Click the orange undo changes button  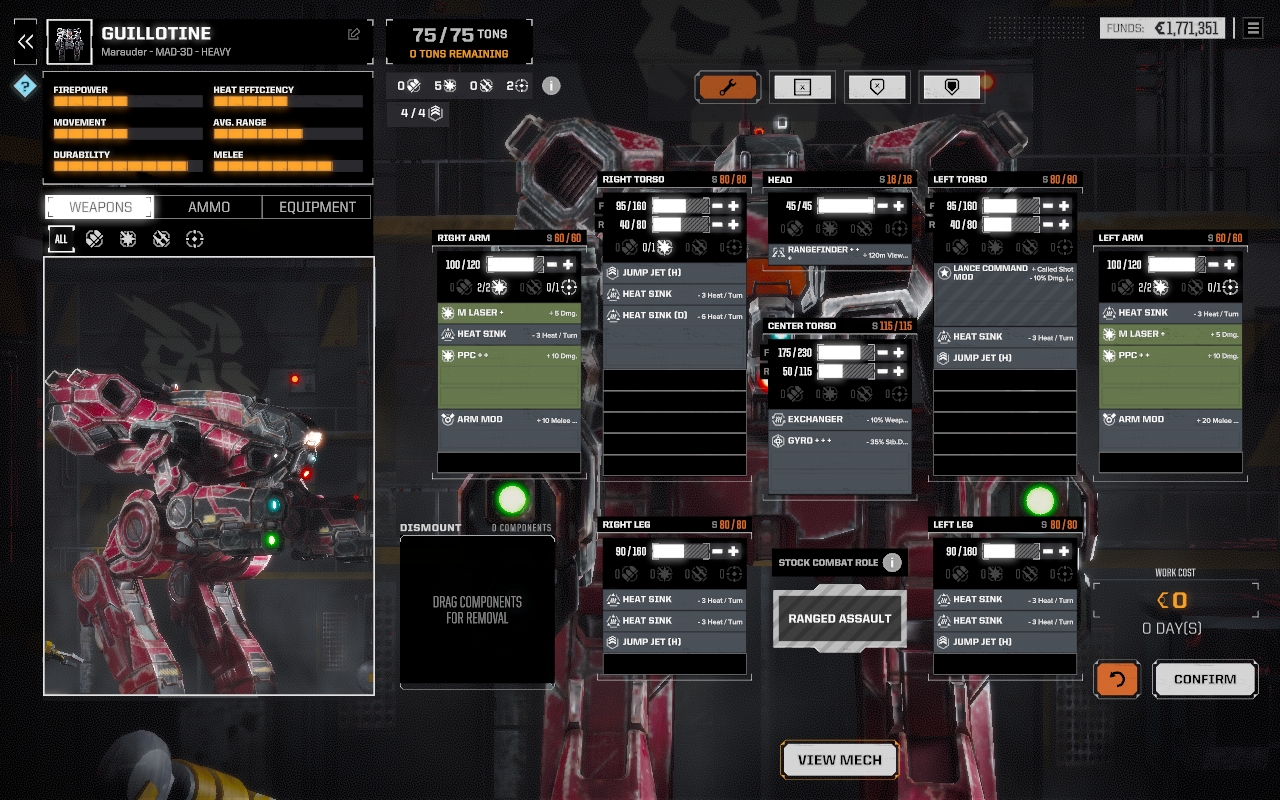(x=1116, y=679)
